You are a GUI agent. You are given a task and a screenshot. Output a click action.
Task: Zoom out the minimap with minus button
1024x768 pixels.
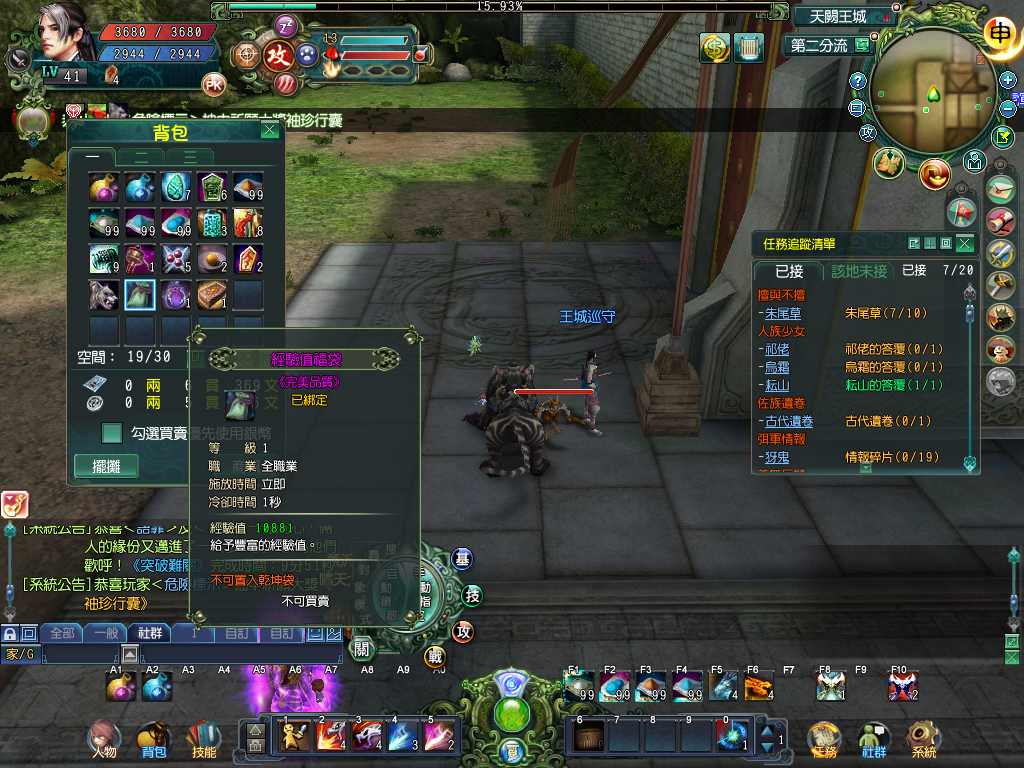click(1008, 109)
